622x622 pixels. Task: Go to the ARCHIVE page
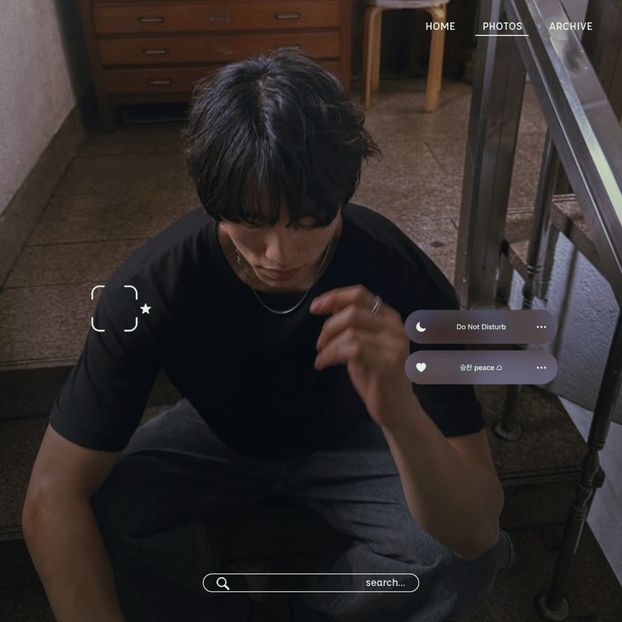[570, 26]
